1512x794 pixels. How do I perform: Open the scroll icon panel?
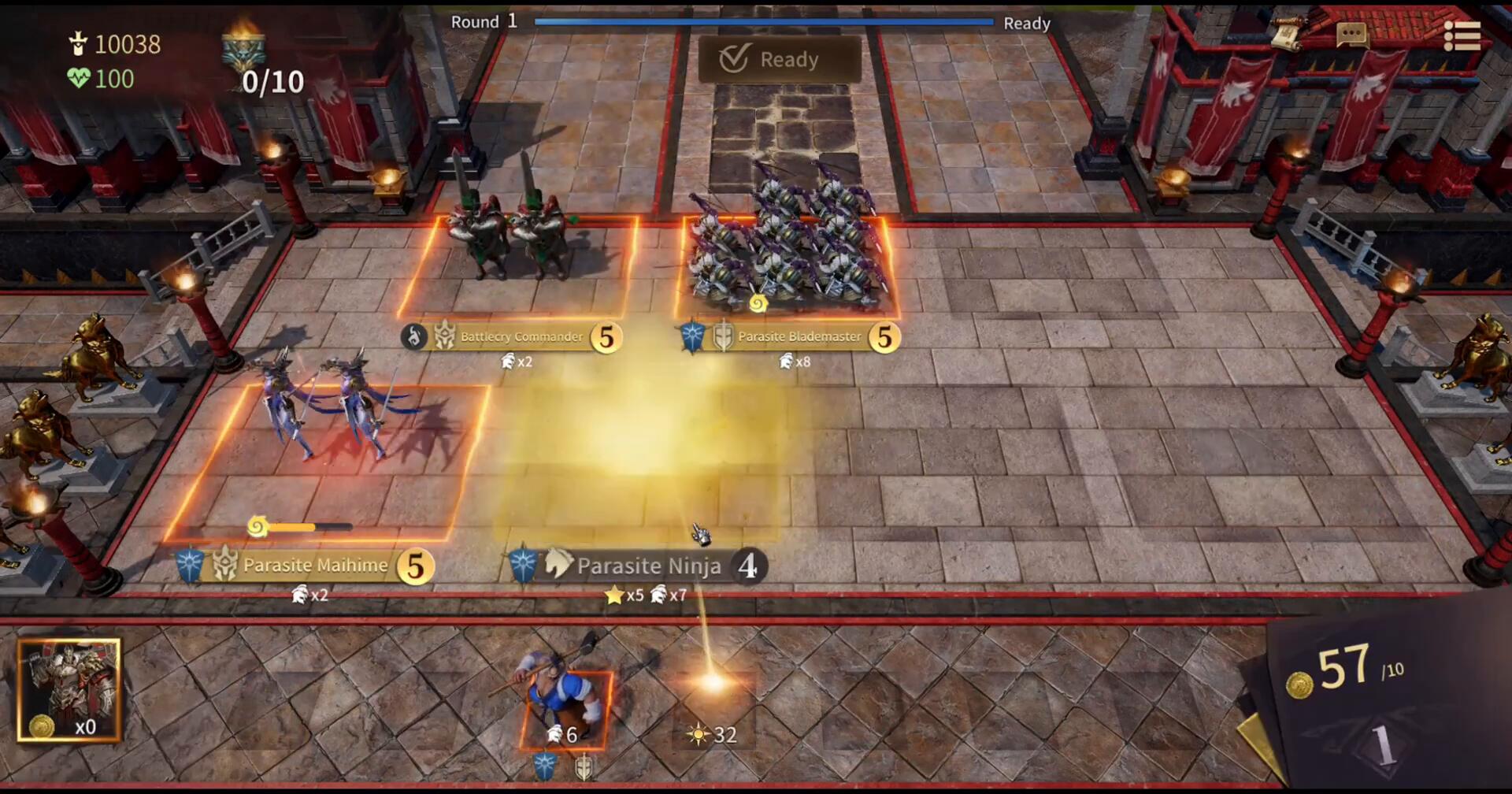coord(1290,33)
